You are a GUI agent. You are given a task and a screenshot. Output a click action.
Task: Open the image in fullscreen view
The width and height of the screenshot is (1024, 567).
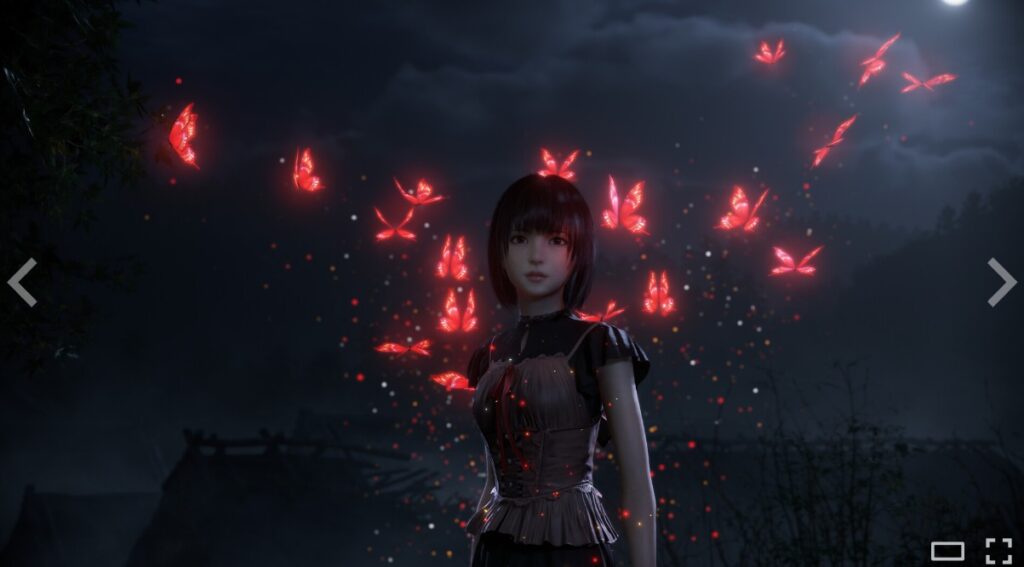(x=998, y=550)
